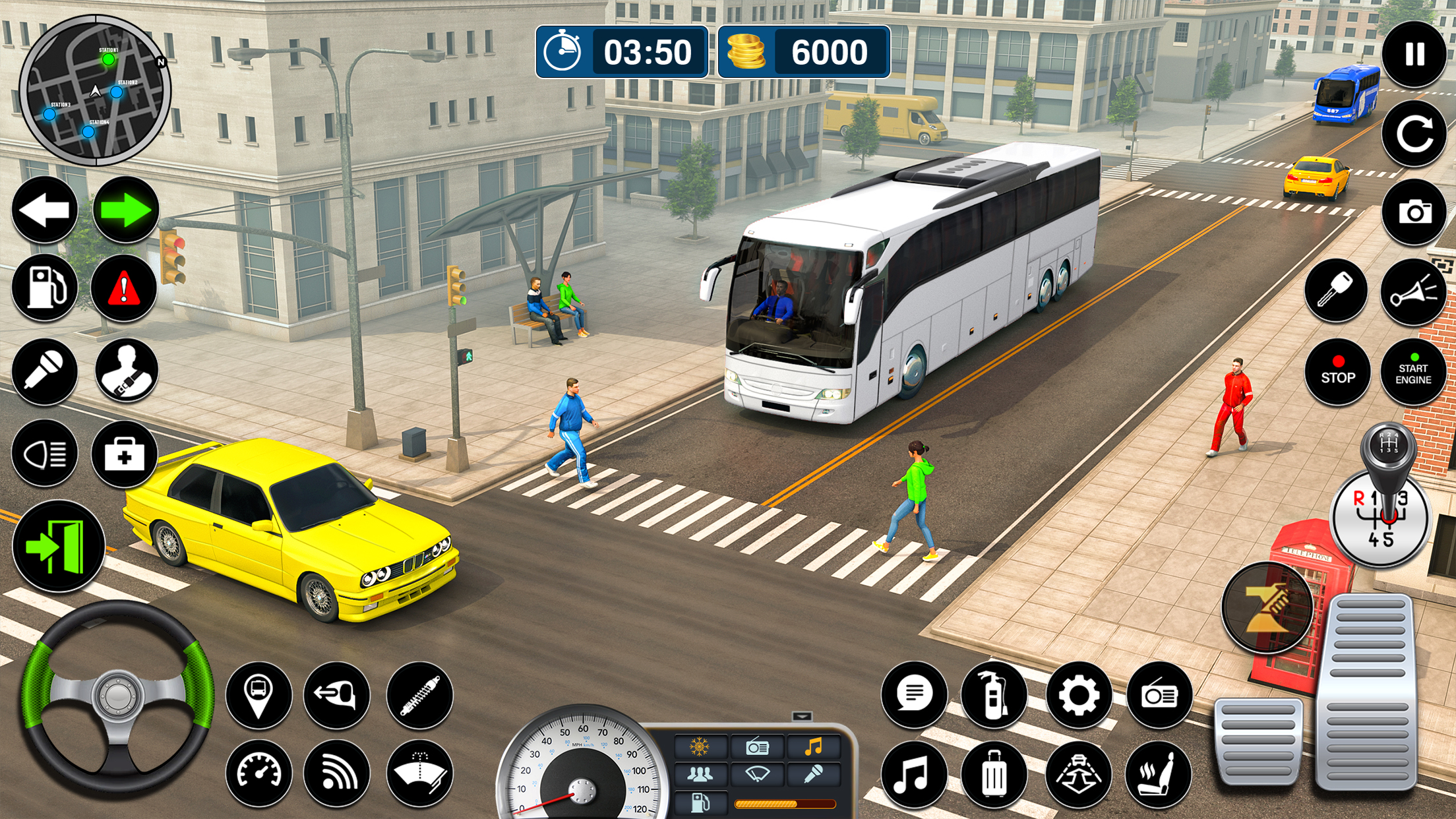Toggle the headlights button
Image resolution: width=1456 pixels, height=819 pixels.
pyautogui.click(x=45, y=454)
